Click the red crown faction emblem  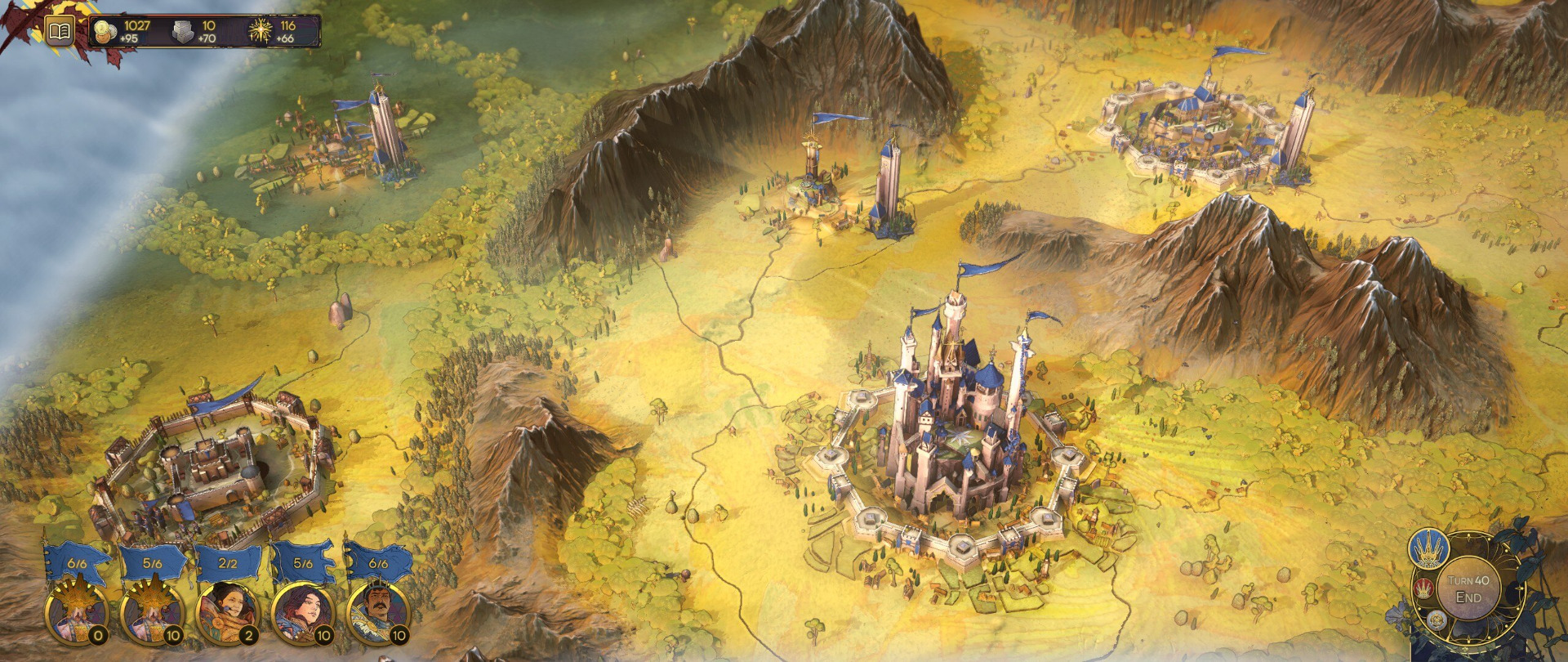[x=1424, y=587]
